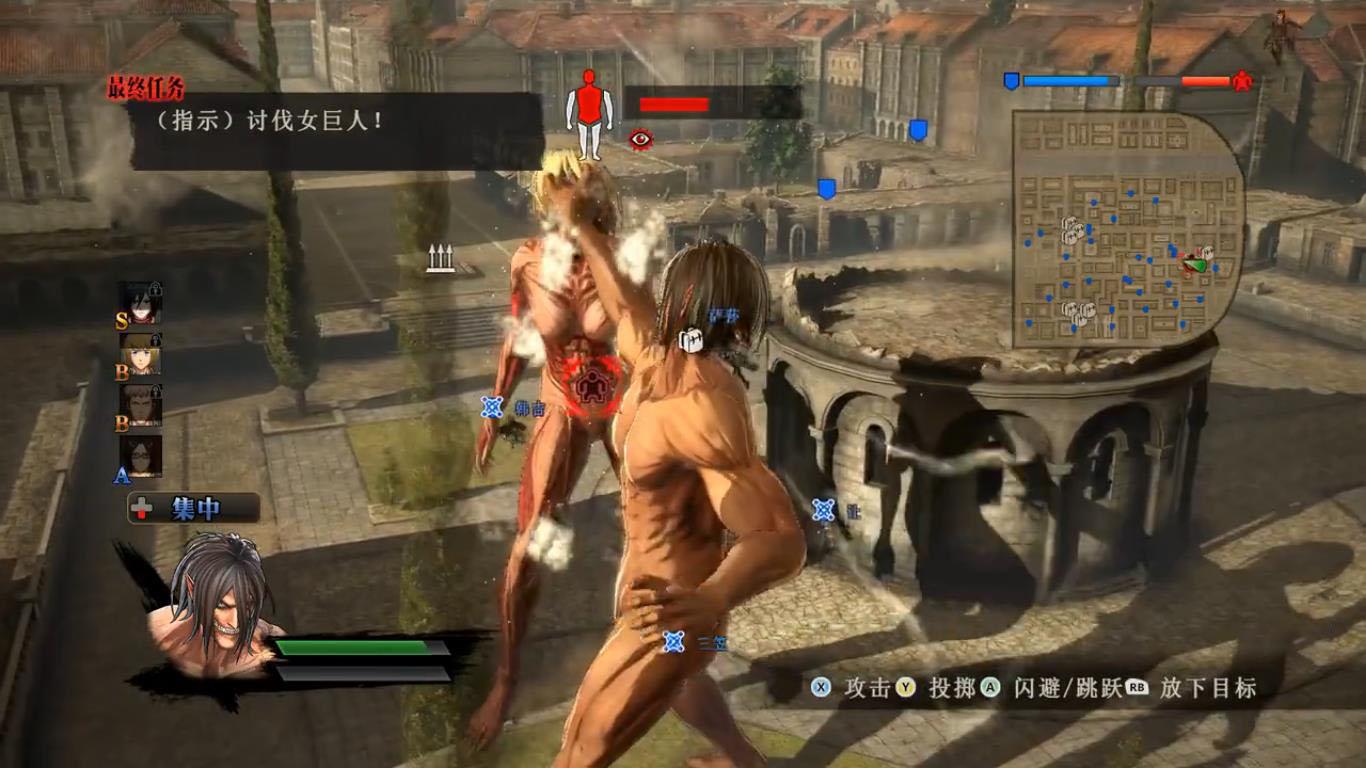
Task: Select the red lock-on marker on enemy abdomen
Action: [590, 383]
